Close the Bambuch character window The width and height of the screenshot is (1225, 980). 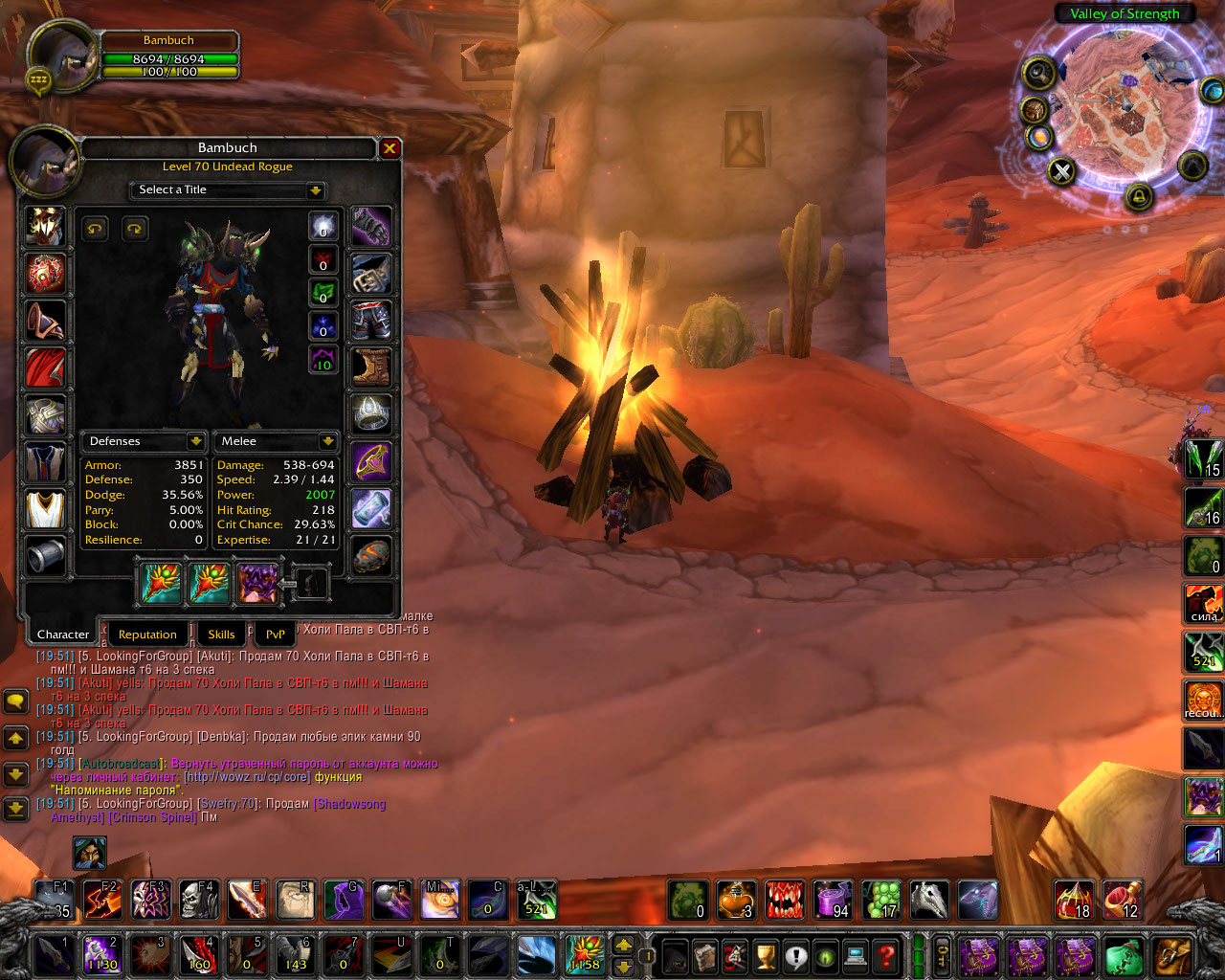(390, 148)
